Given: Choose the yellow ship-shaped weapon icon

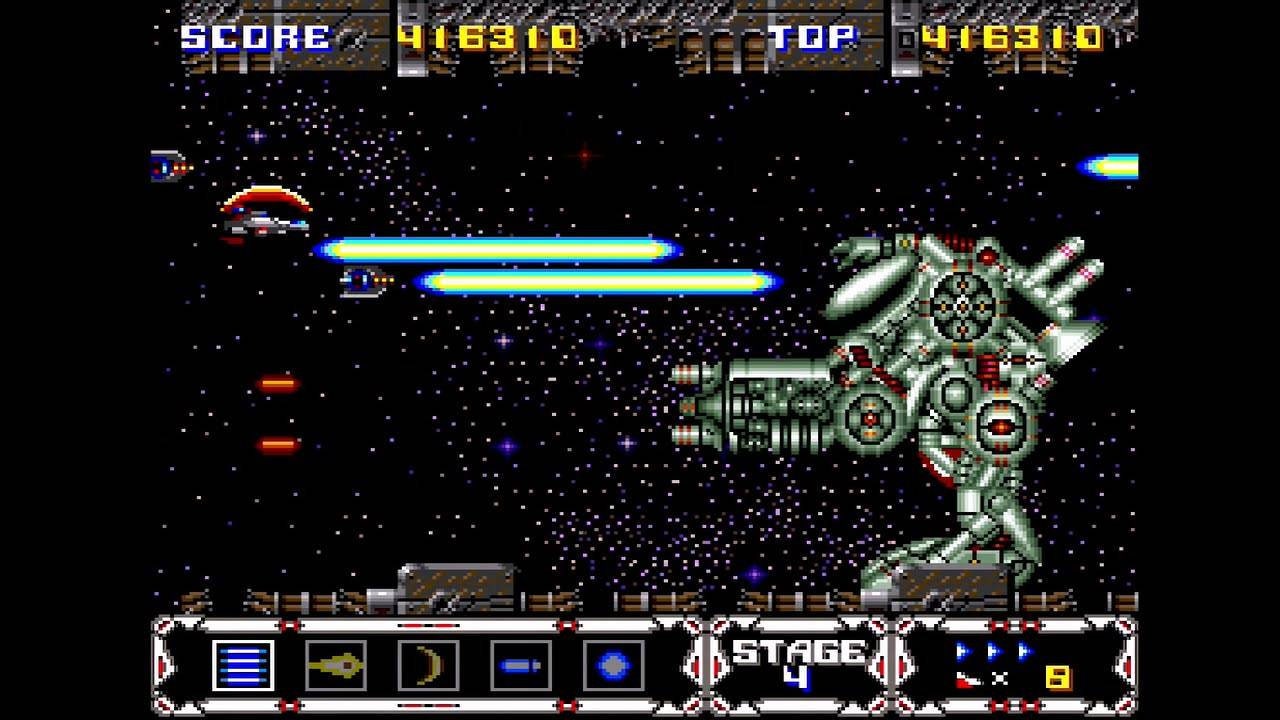Looking at the screenshot, I should (x=336, y=666).
